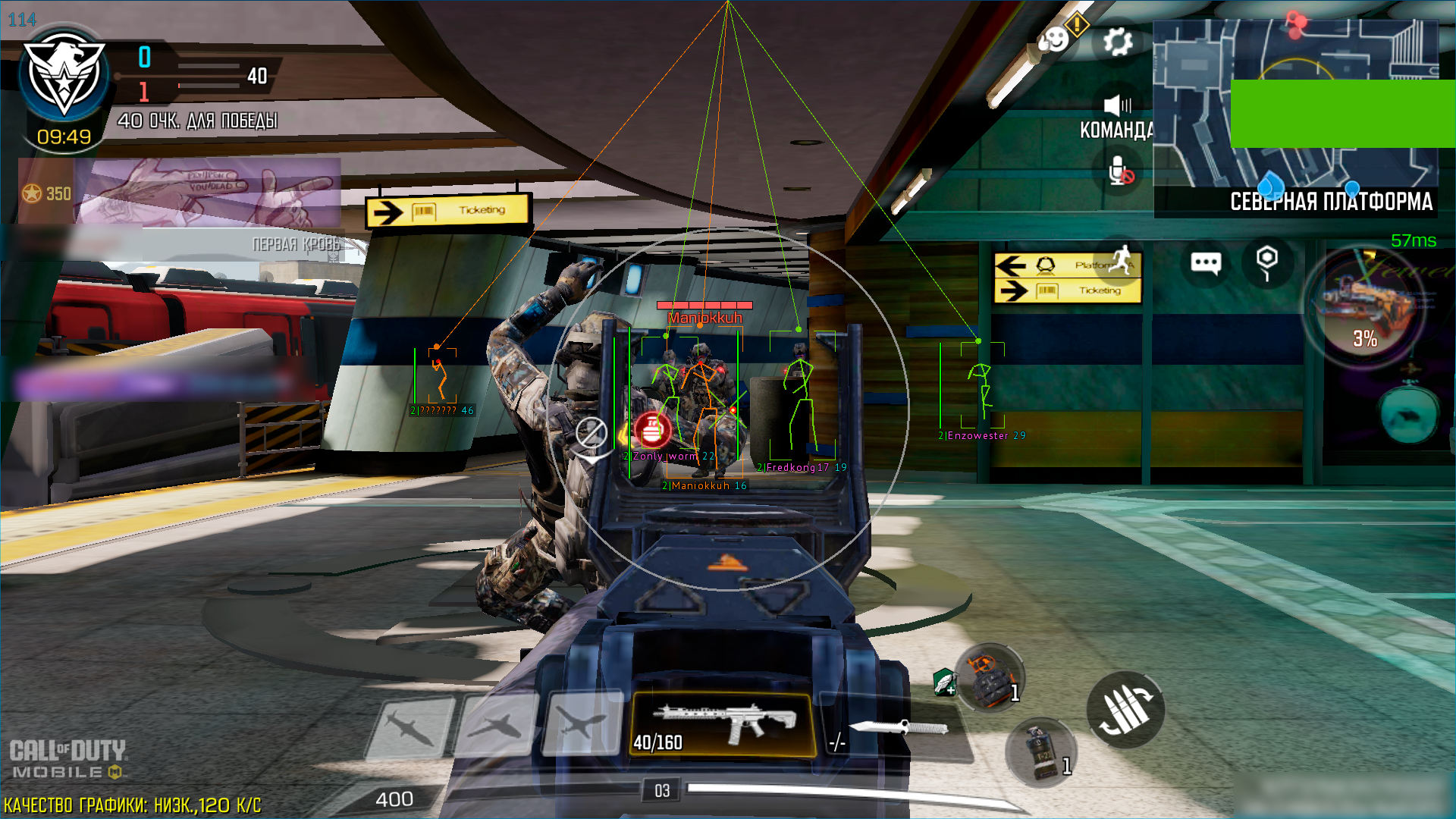Open the quick chat bubble

coord(1206,263)
